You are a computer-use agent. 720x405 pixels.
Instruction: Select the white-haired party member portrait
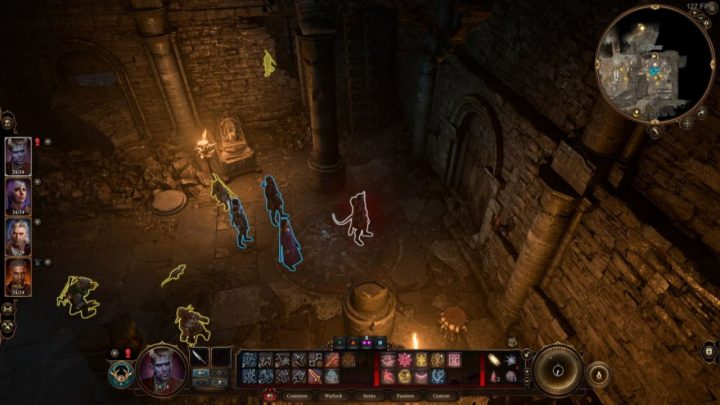pyautogui.click(x=18, y=234)
